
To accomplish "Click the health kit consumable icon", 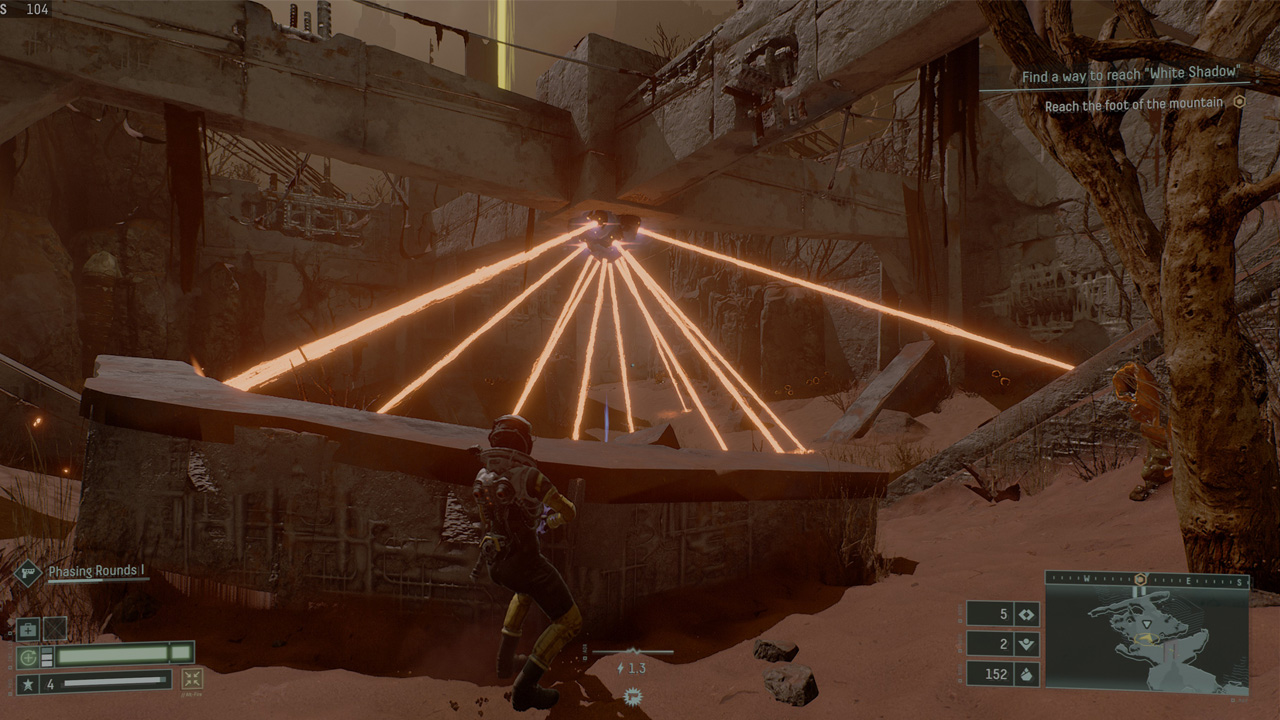I will point(27,629).
